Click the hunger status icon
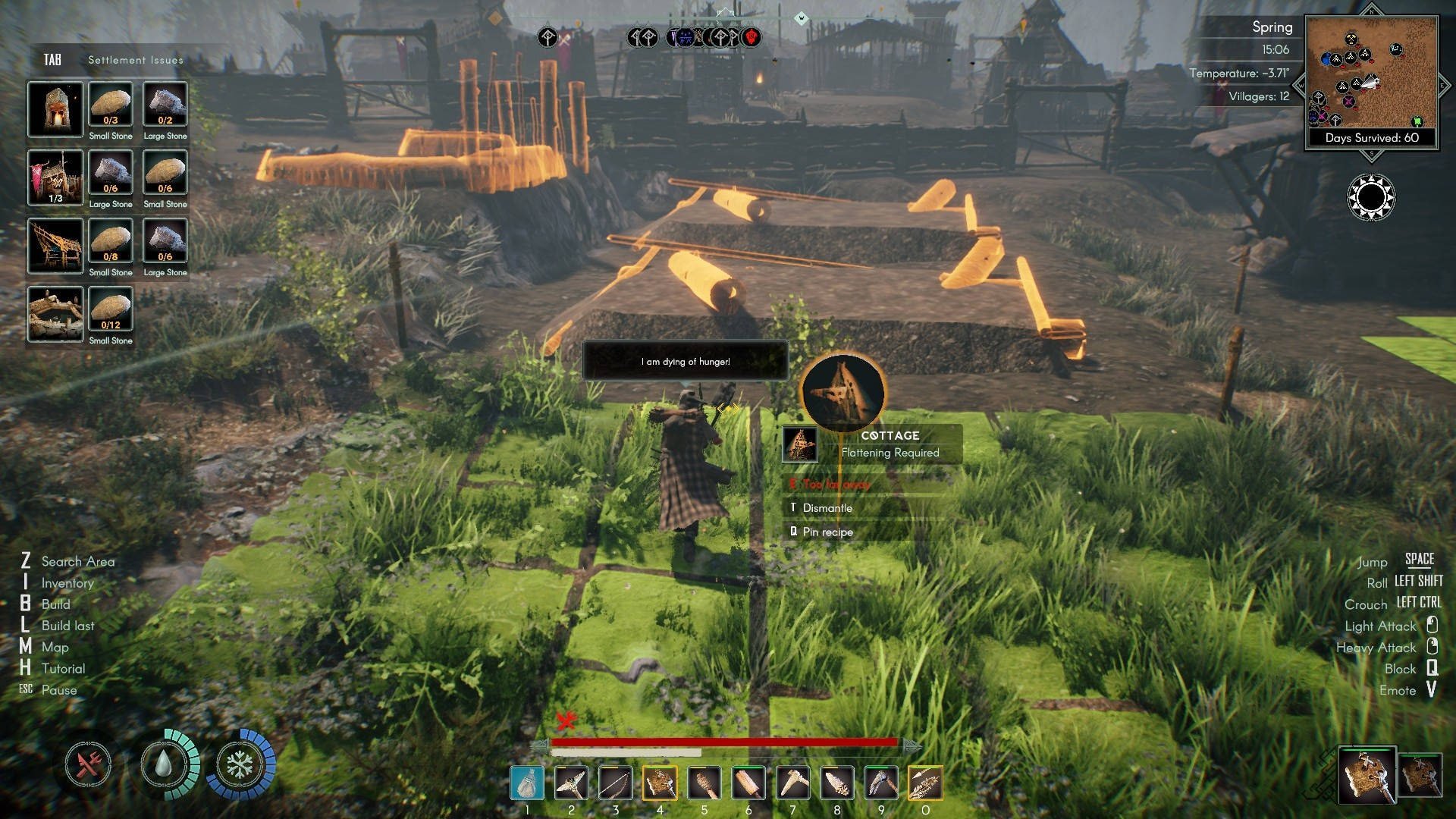The height and width of the screenshot is (819, 1456). click(88, 764)
